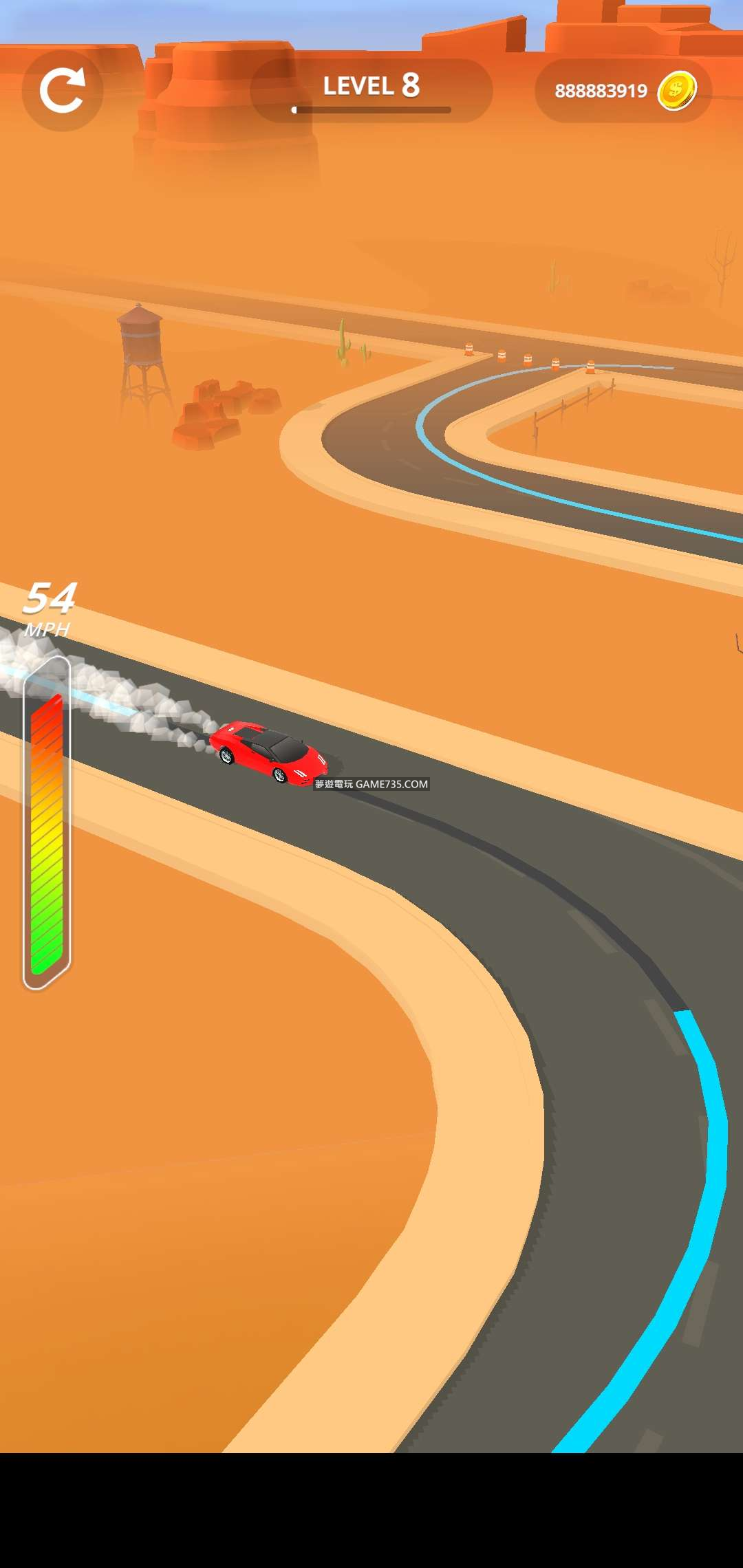Screen dimensions: 743x1568
Task: Restart the level with the circular arrow button
Action: pos(63,91)
